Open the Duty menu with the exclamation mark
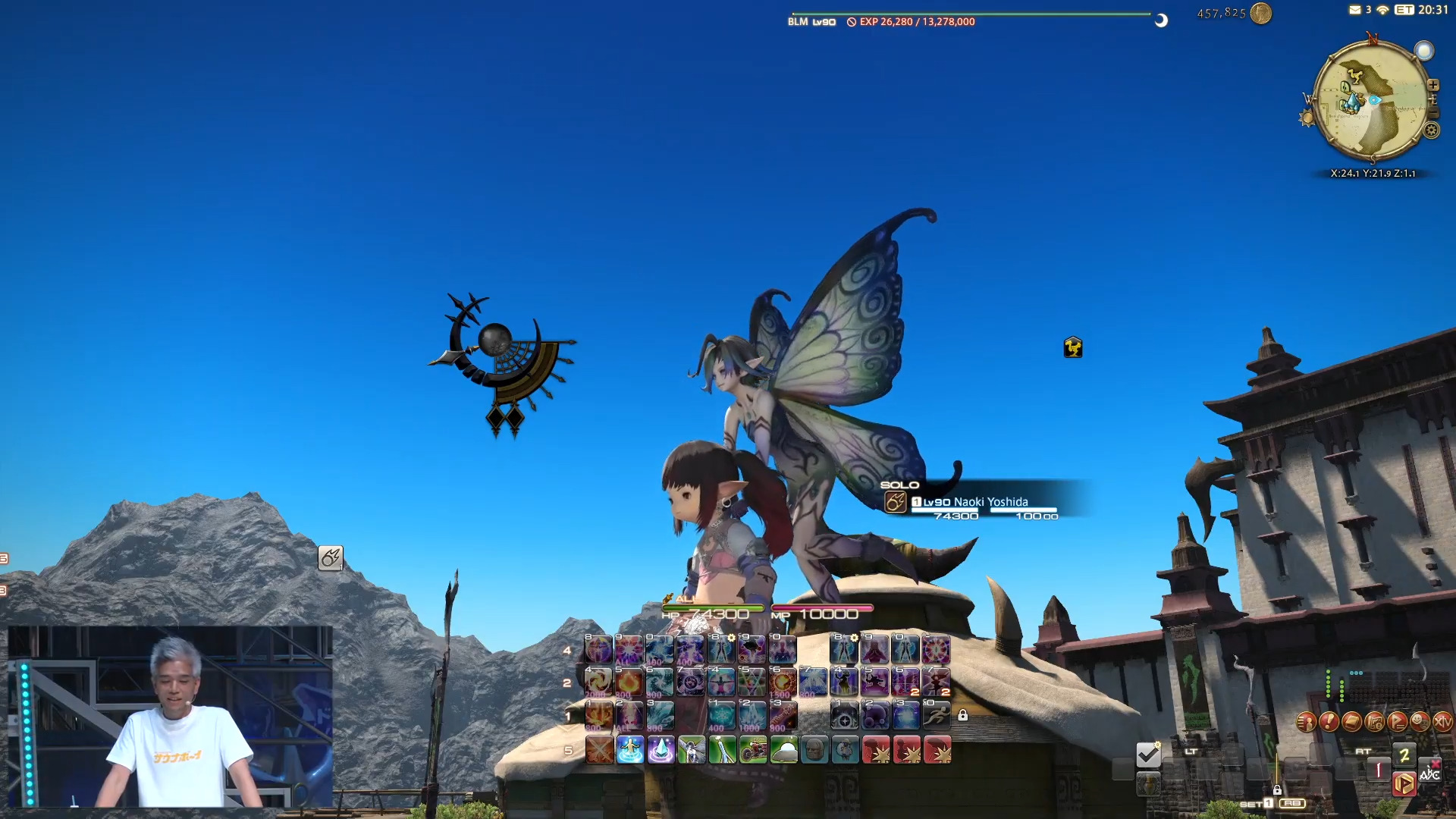Screen dimensions: 1456x819 (x=1329, y=722)
